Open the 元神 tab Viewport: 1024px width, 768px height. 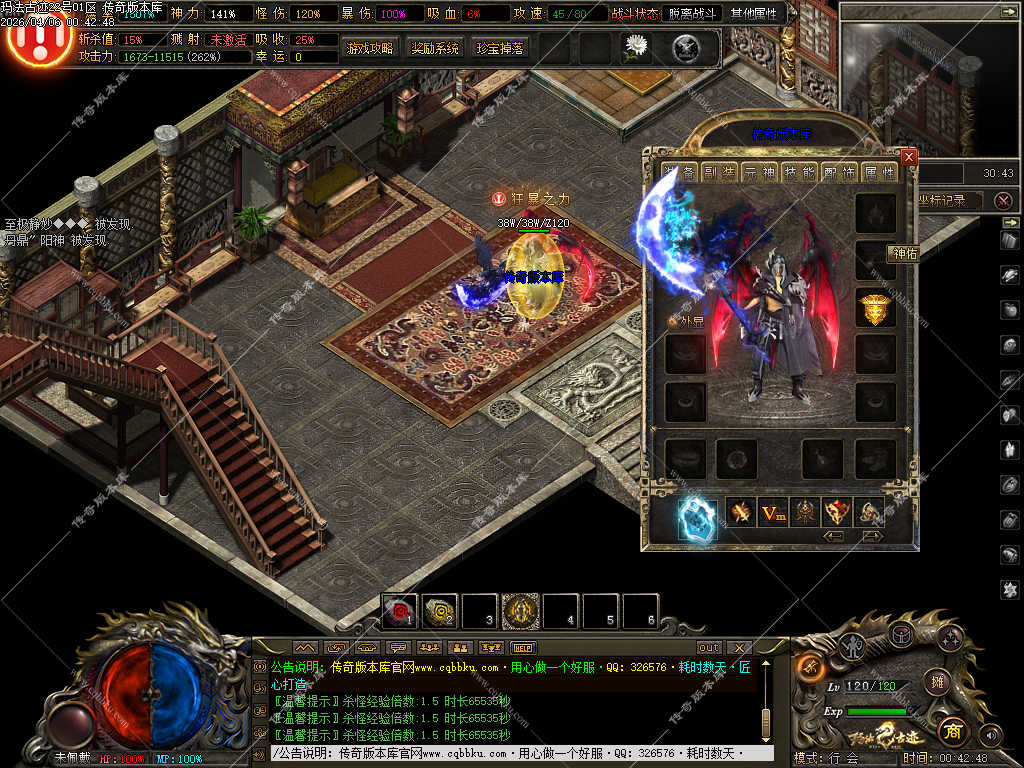[759, 172]
